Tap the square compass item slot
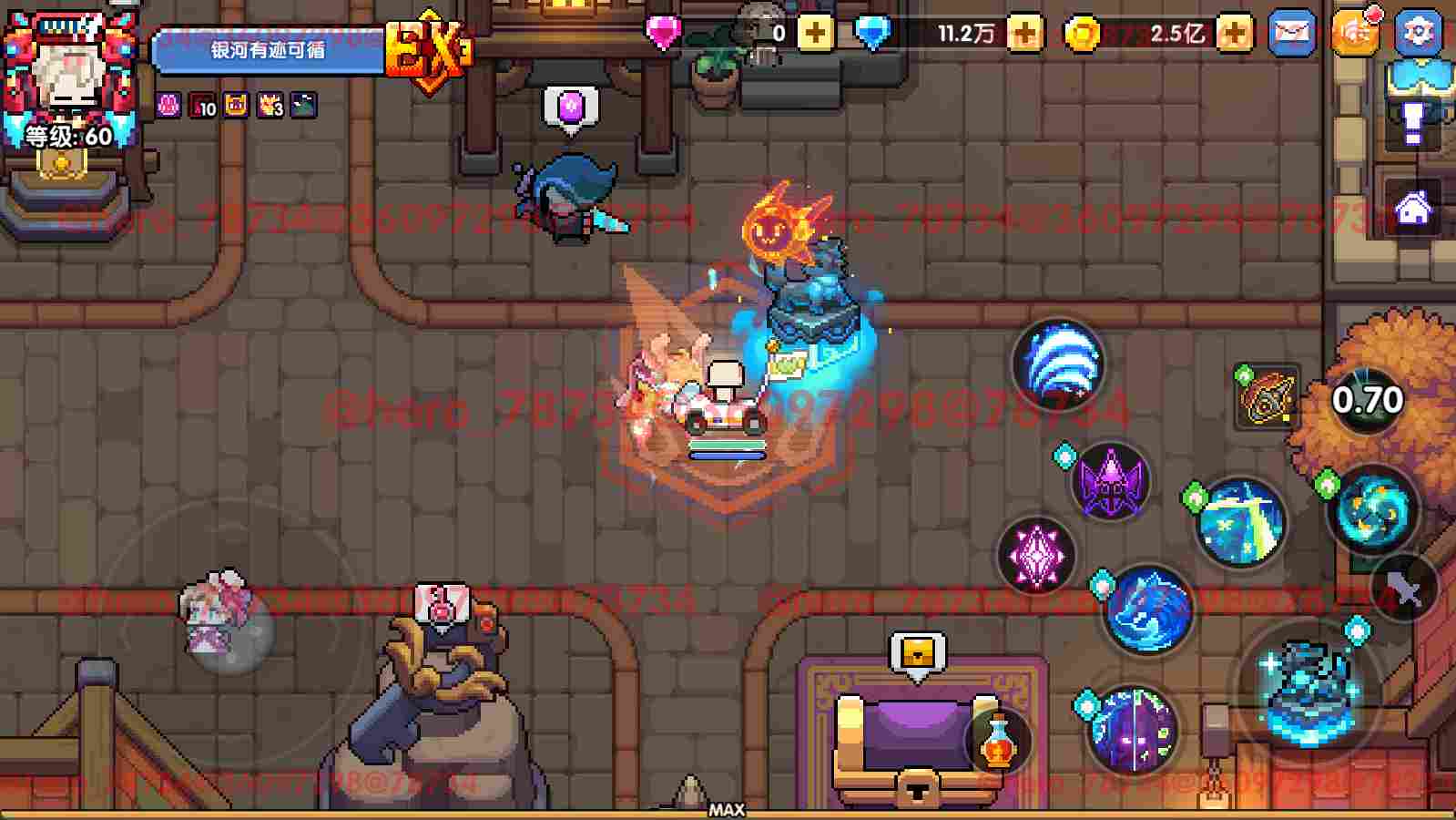Image resolution: width=1456 pixels, height=820 pixels. point(1267,398)
